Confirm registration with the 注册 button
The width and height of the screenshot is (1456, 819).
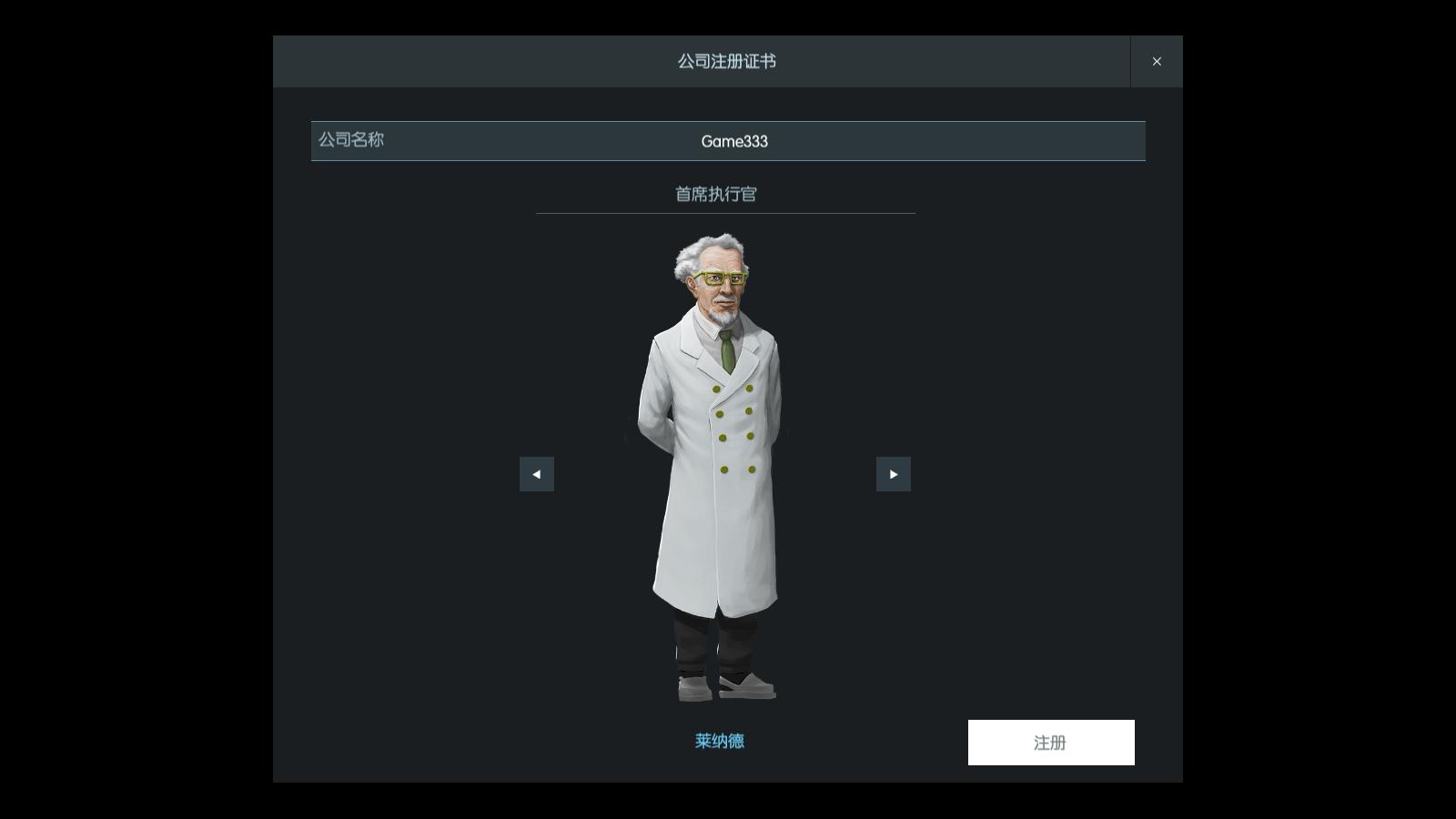click(x=1051, y=742)
